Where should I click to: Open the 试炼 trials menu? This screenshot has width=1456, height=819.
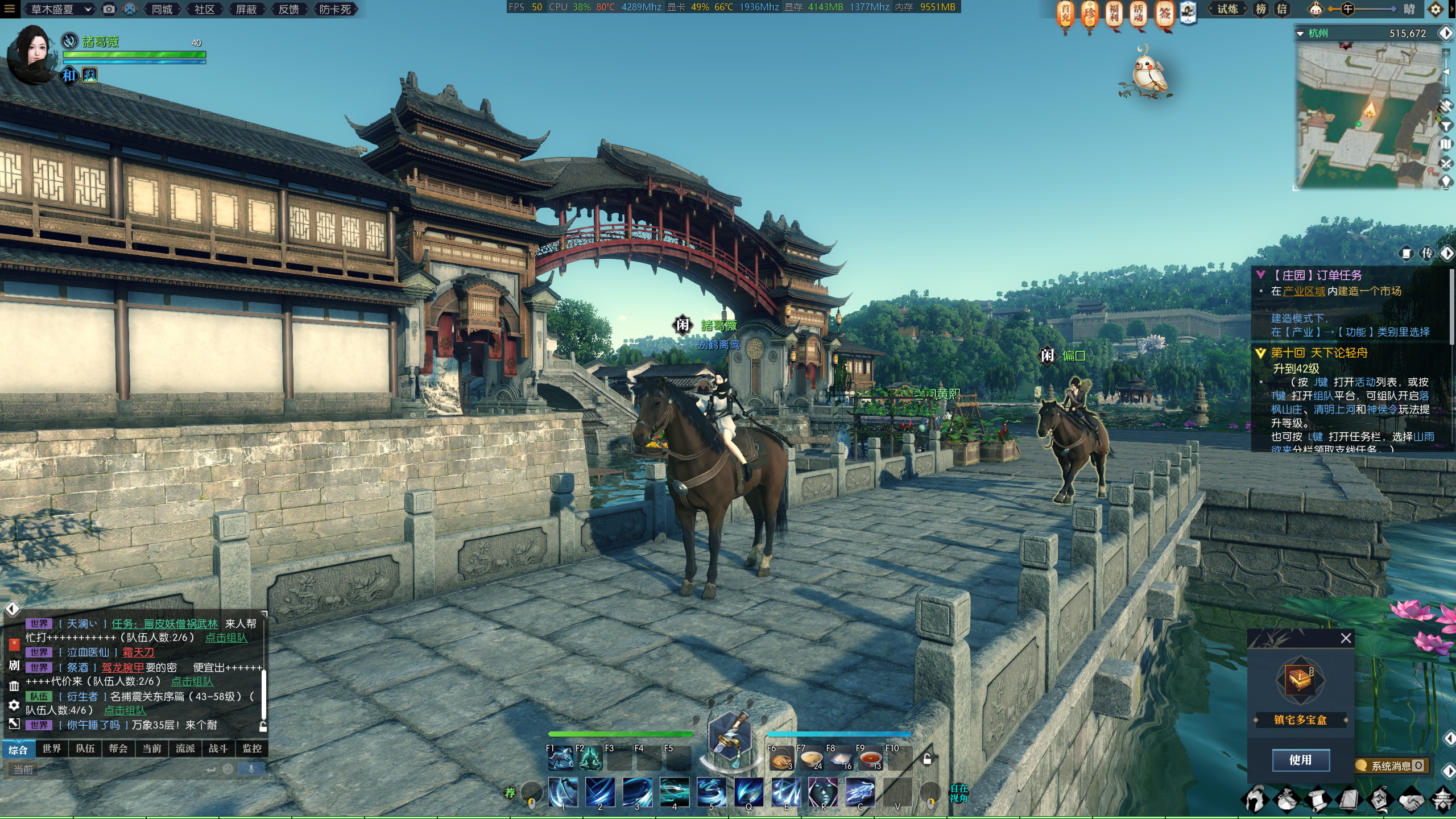(1227, 9)
